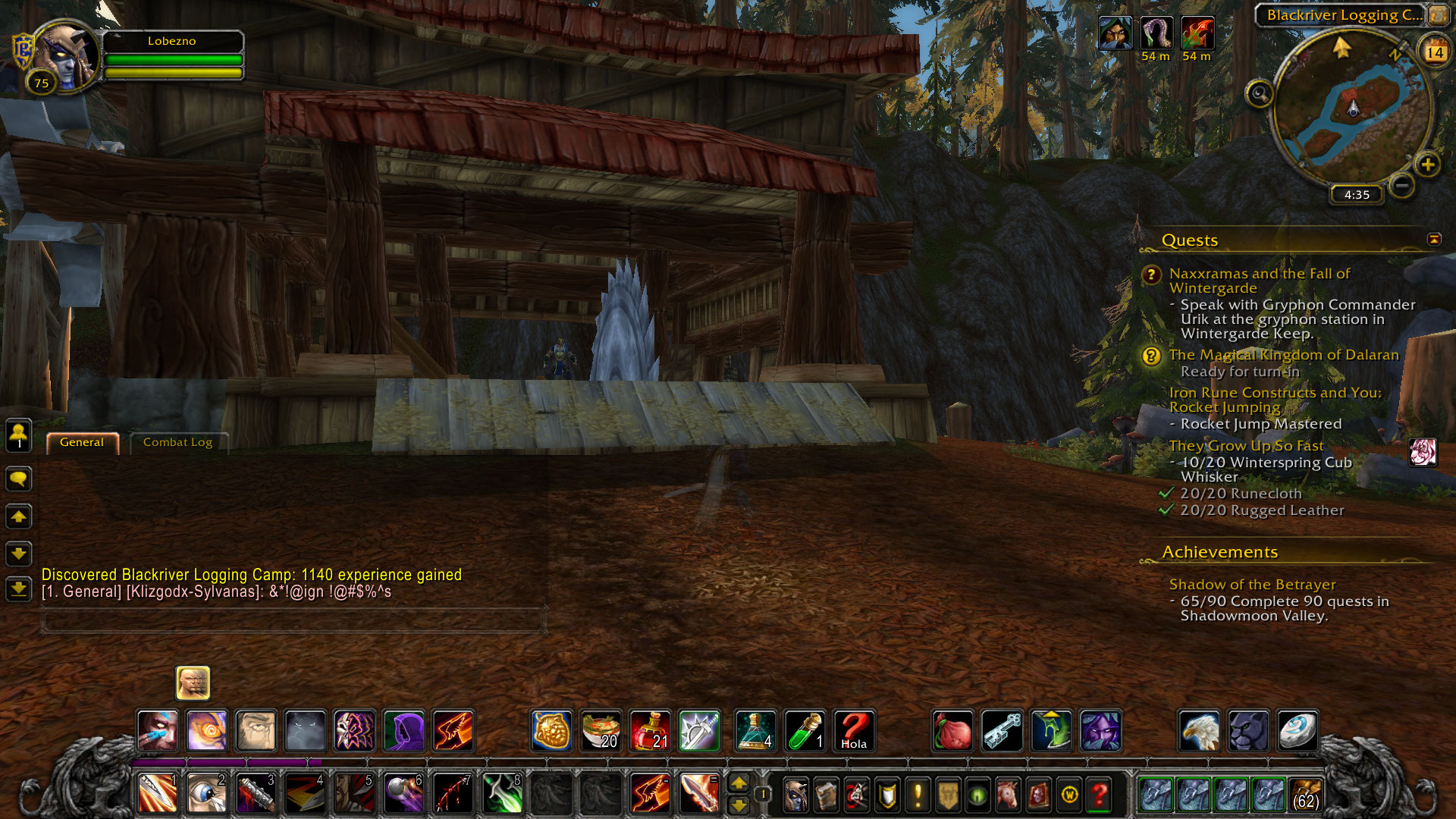Use the Winterspring Cub quest item button
The width and height of the screenshot is (1456, 819).
click(x=1423, y=453)
